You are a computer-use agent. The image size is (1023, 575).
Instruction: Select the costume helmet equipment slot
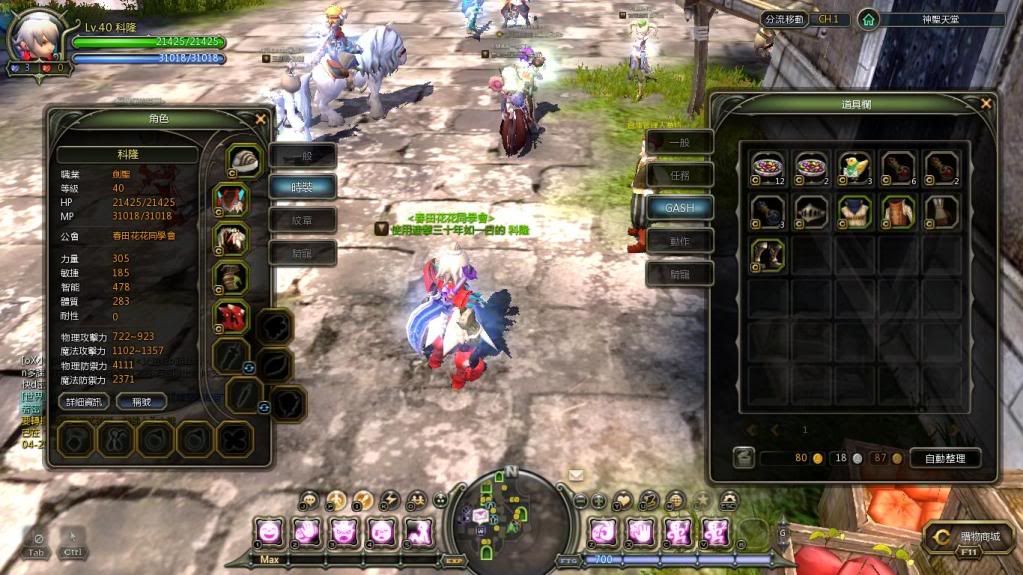click(243, 160)
